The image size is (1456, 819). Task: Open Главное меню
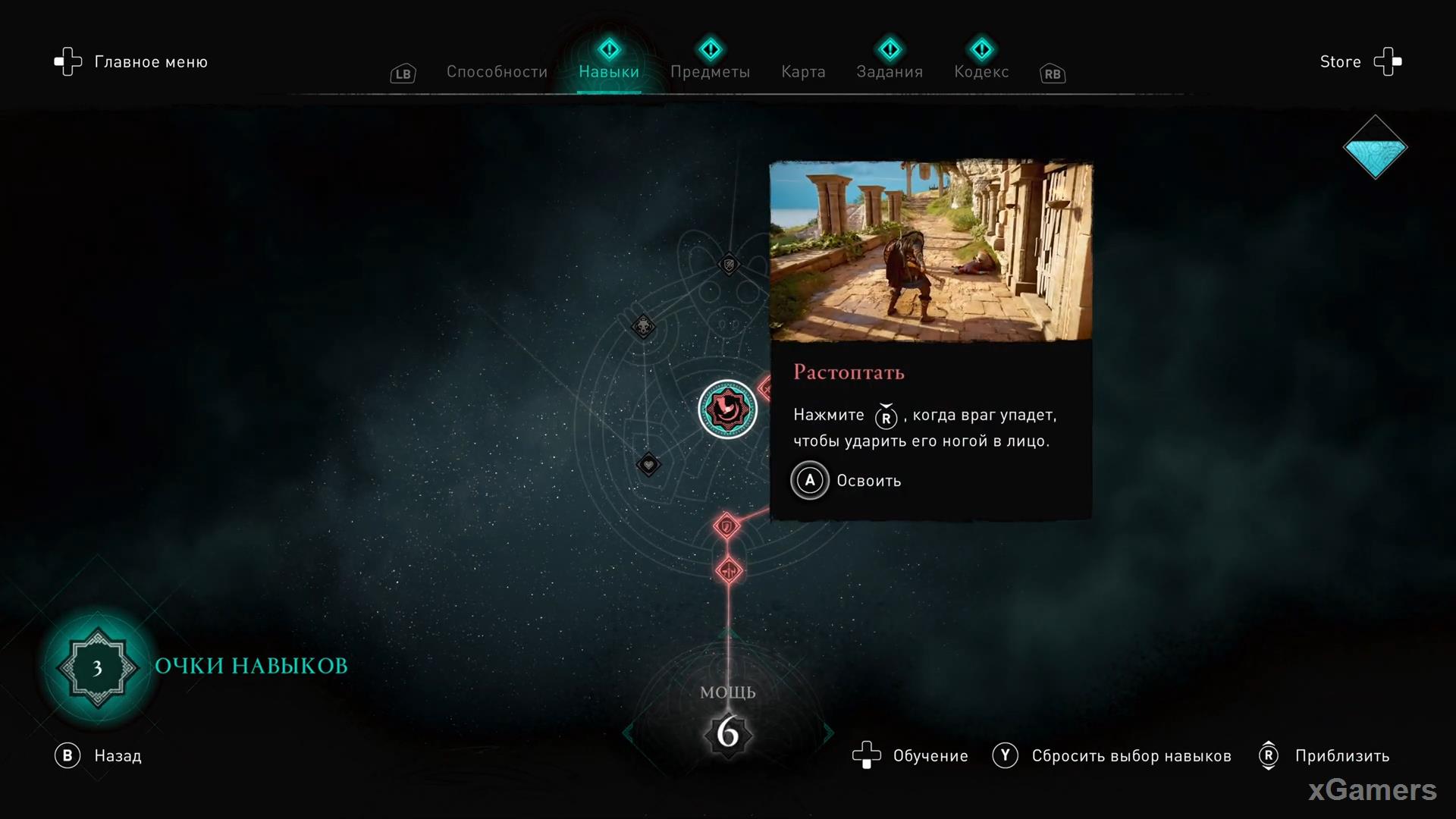131,62
